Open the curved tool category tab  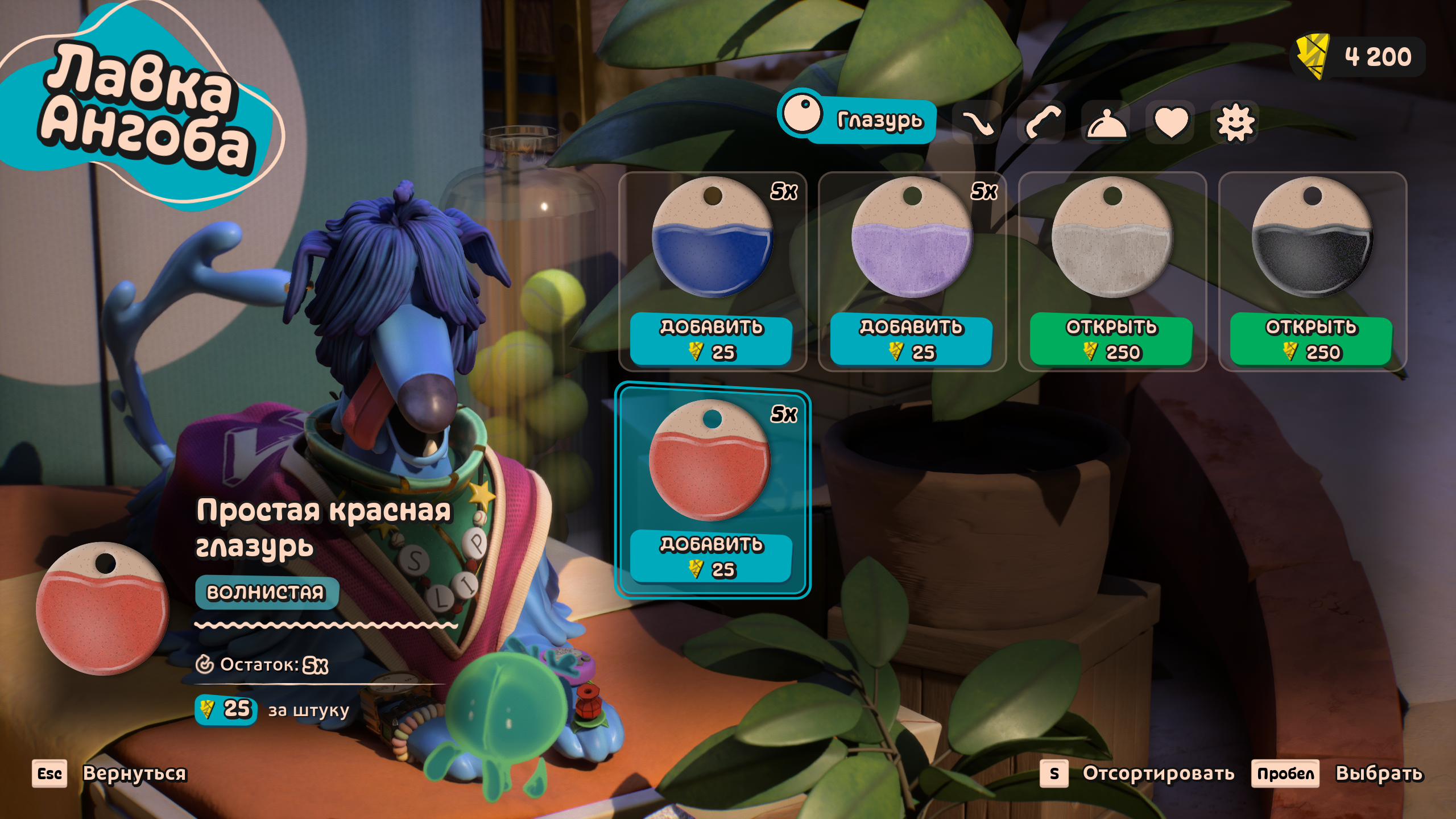[977, 122]
